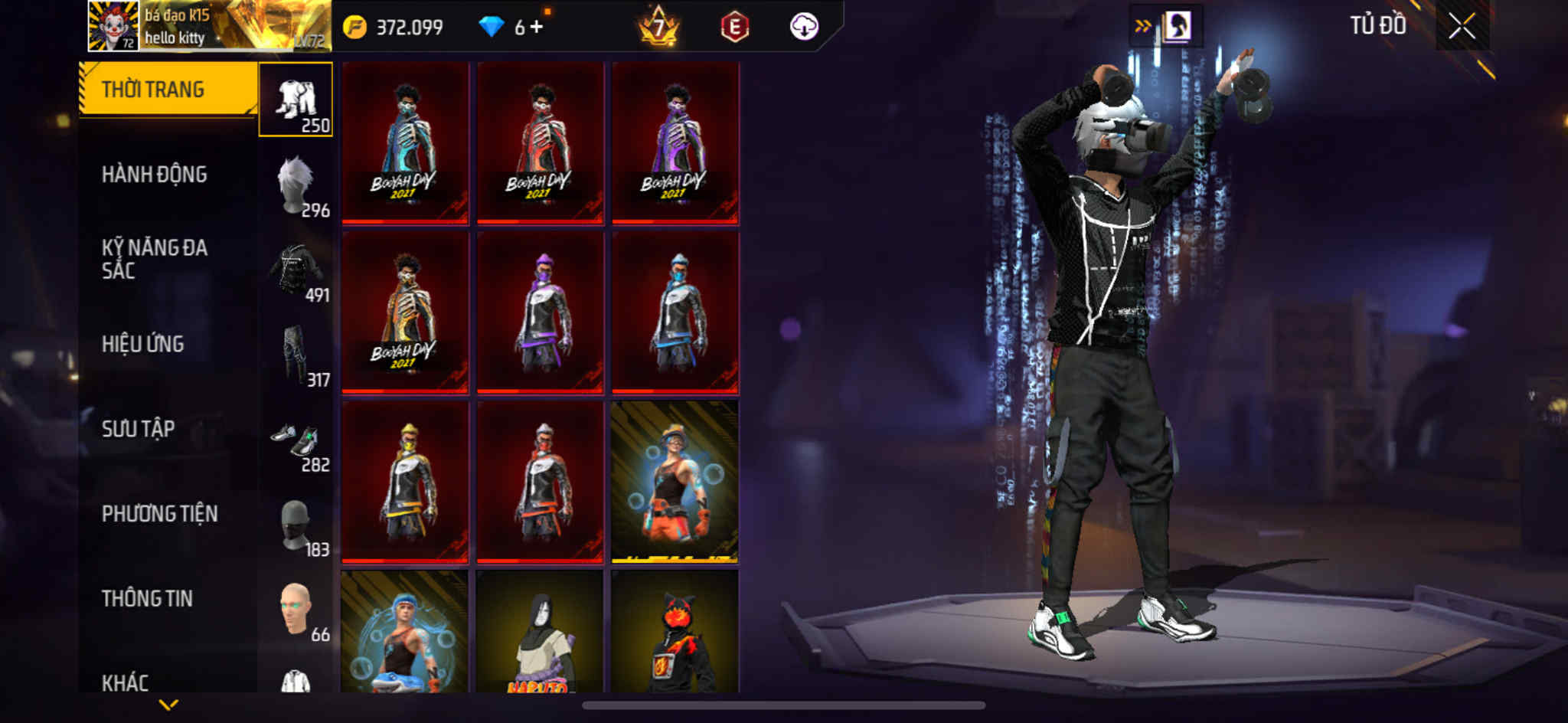Screen dimensions: 1568x723
Task: Add diamonds with the plus button
Action: (537, 27)
